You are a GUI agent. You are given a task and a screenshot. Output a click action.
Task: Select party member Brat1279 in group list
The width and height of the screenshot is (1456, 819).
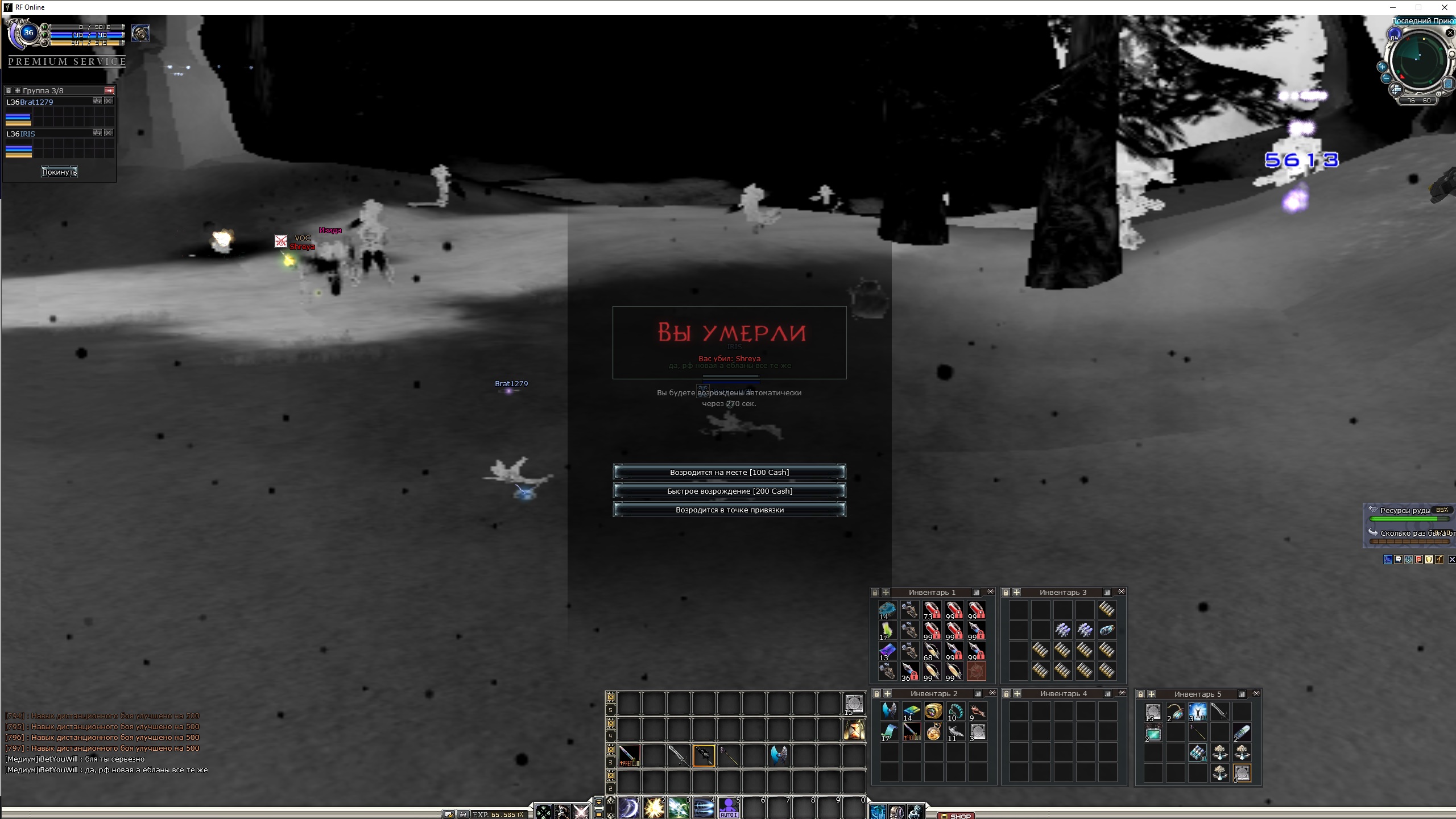point(36,102)
